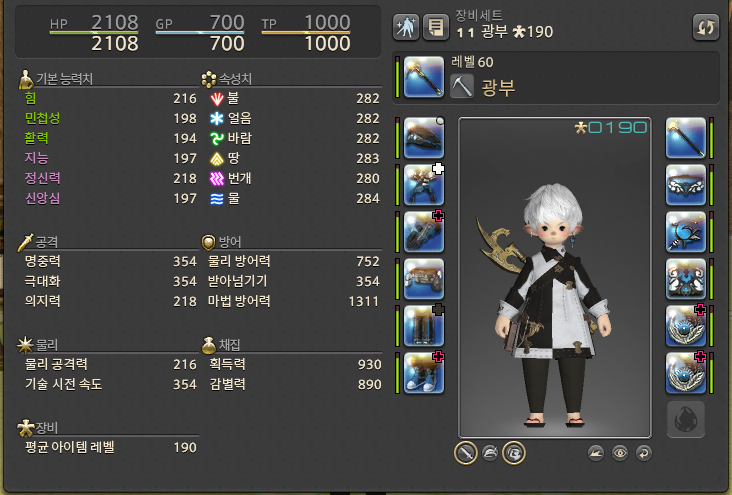Viewport: 732px width, 495px height.
Task: Select the white choker accessory slot
Action: [686, 185]
